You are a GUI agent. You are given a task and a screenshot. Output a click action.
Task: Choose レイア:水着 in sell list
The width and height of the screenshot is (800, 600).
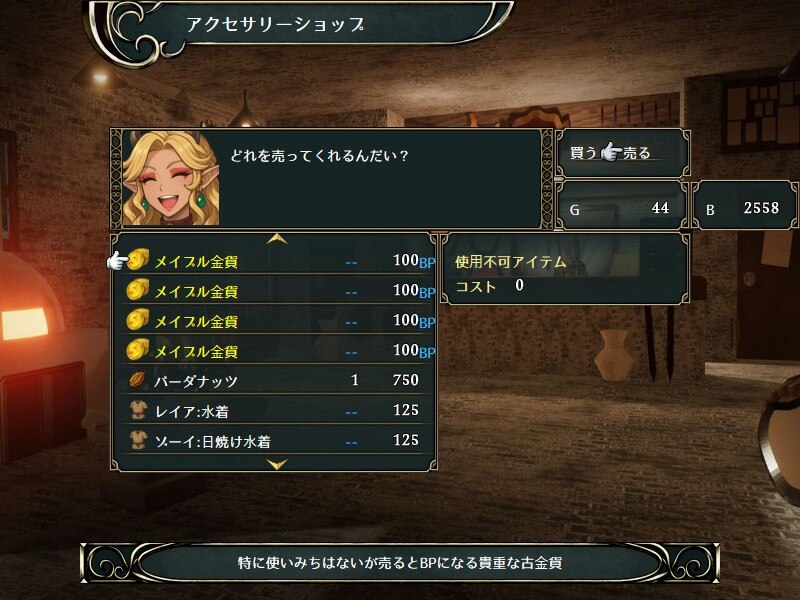(275, 411)
